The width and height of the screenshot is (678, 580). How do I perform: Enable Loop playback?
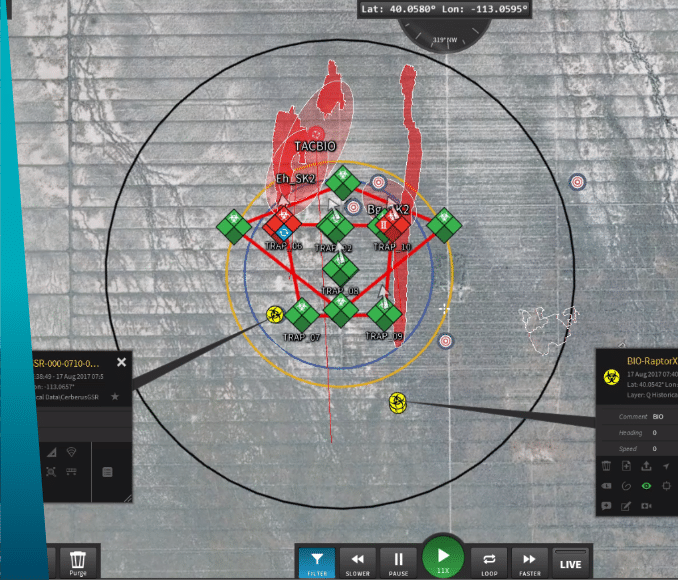pos(490,564)
